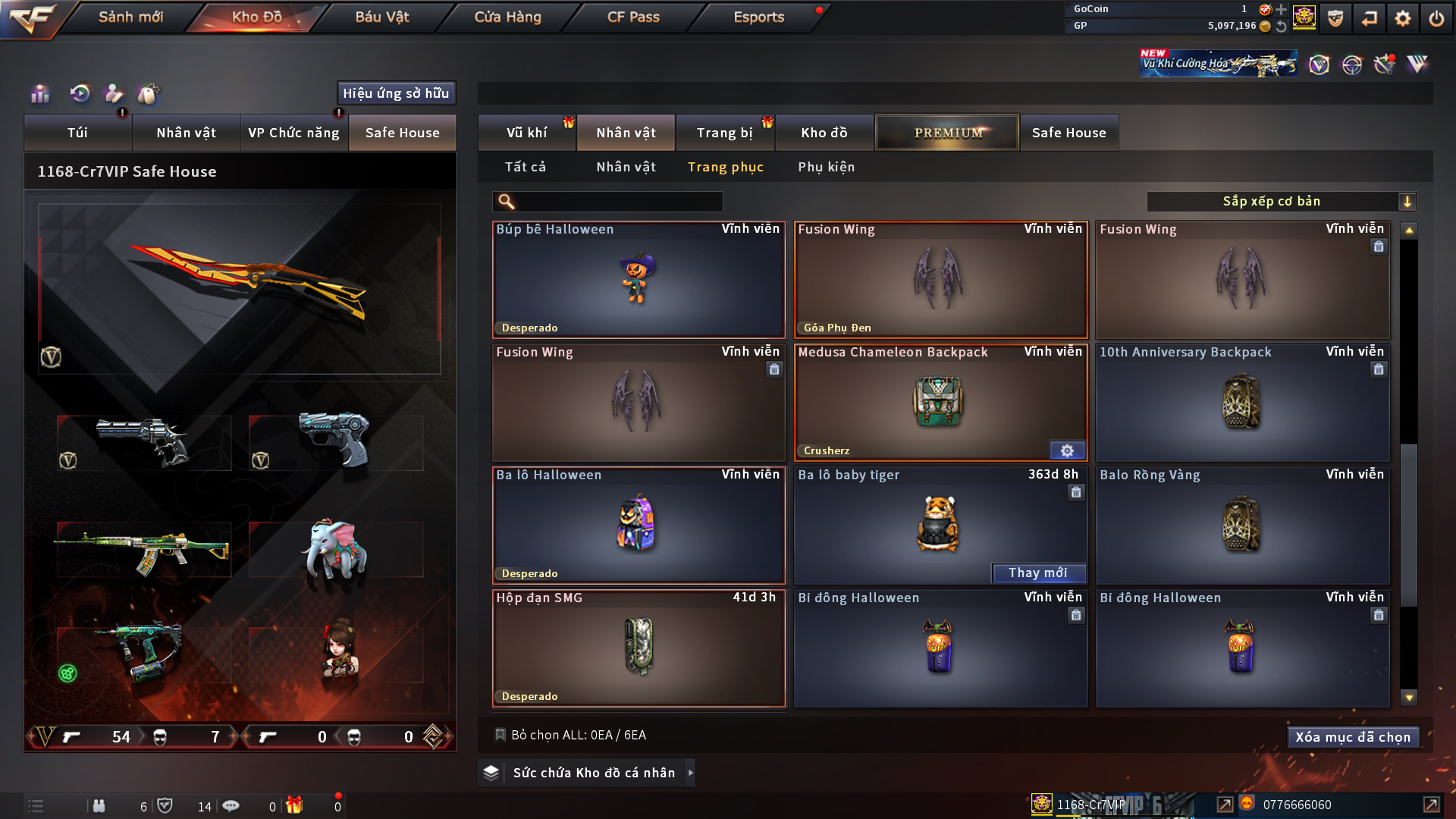Select the Búp bê Halloween item
Screen dimensions: 1456x819
pyautogui.click(x=638, y=279)
